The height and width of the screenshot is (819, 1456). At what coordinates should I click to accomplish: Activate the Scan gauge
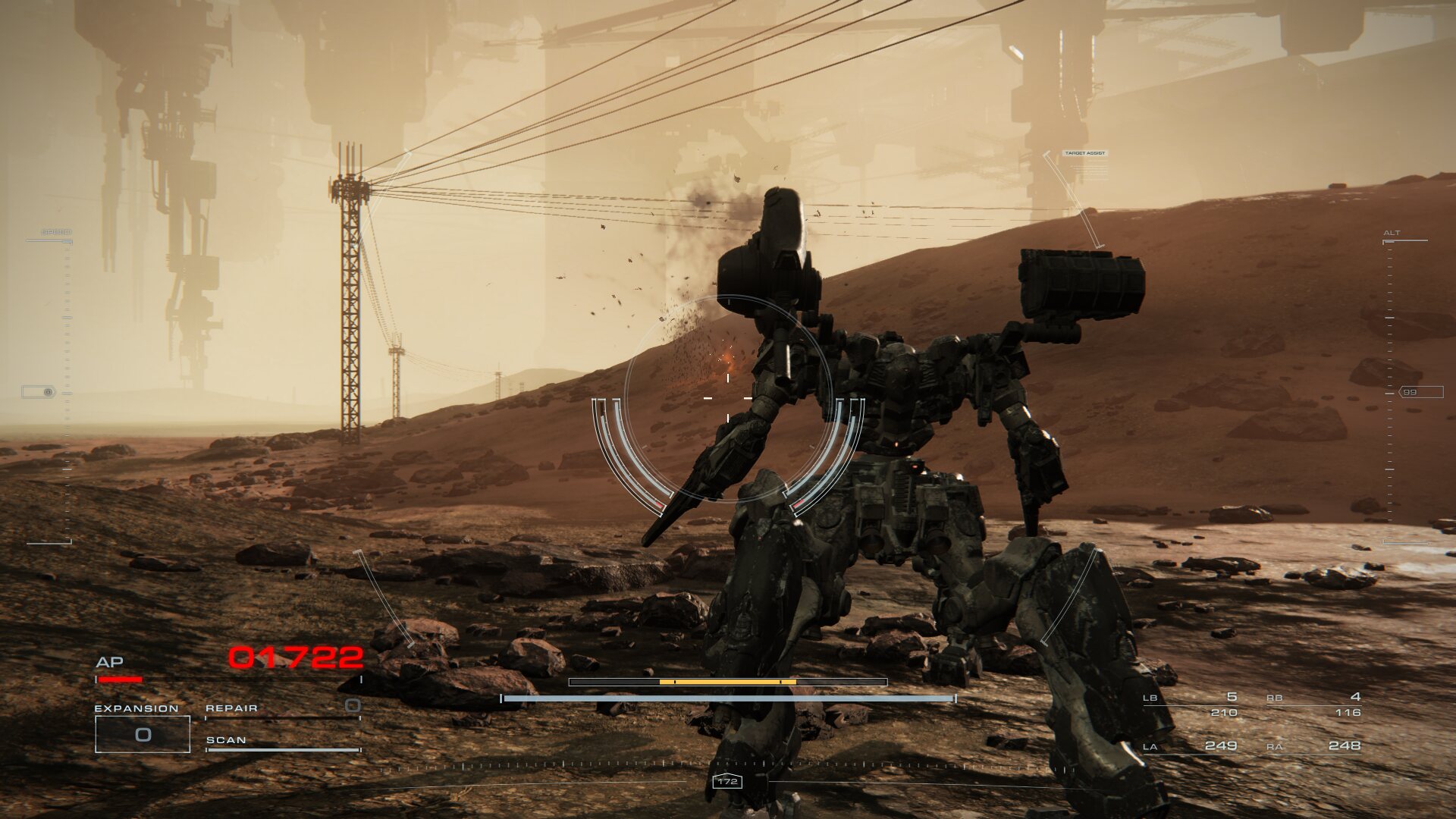click(282, 744)
